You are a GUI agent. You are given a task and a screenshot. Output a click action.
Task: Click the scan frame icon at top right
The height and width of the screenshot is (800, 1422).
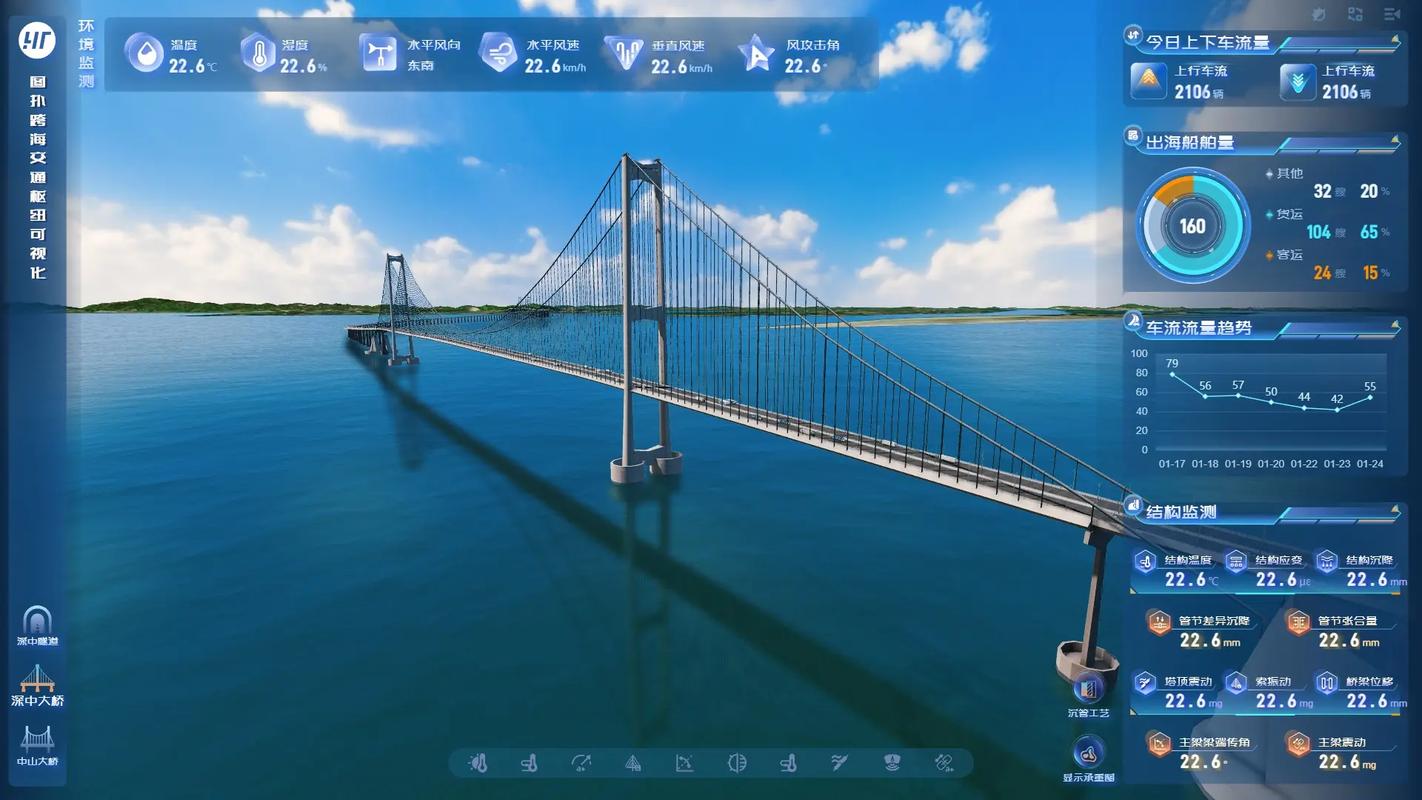[1355, 14]
